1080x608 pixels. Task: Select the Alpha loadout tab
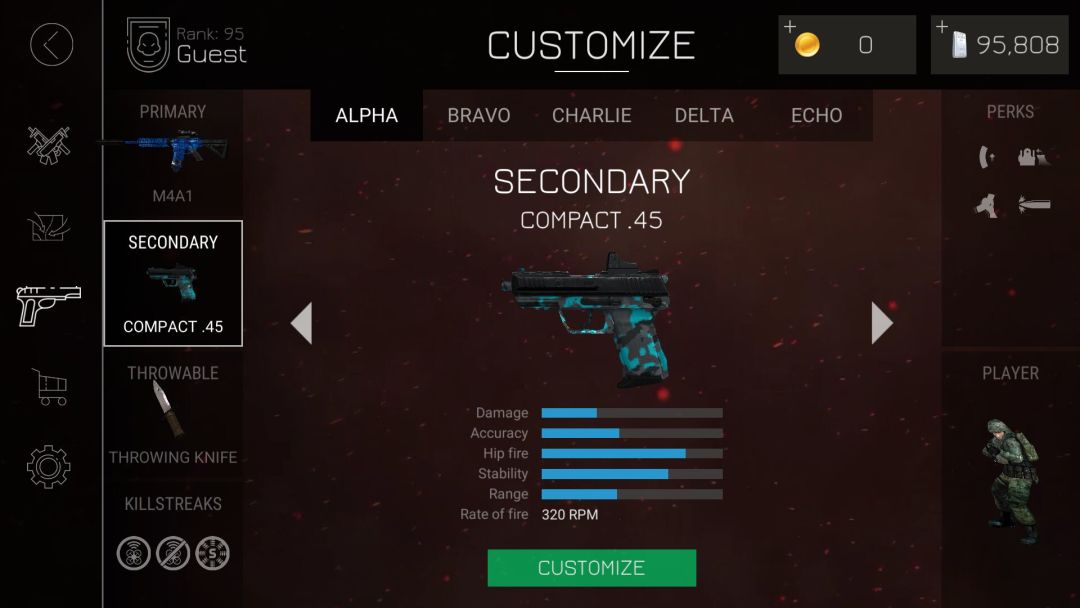pyautogui.click(x=366, y=115)
